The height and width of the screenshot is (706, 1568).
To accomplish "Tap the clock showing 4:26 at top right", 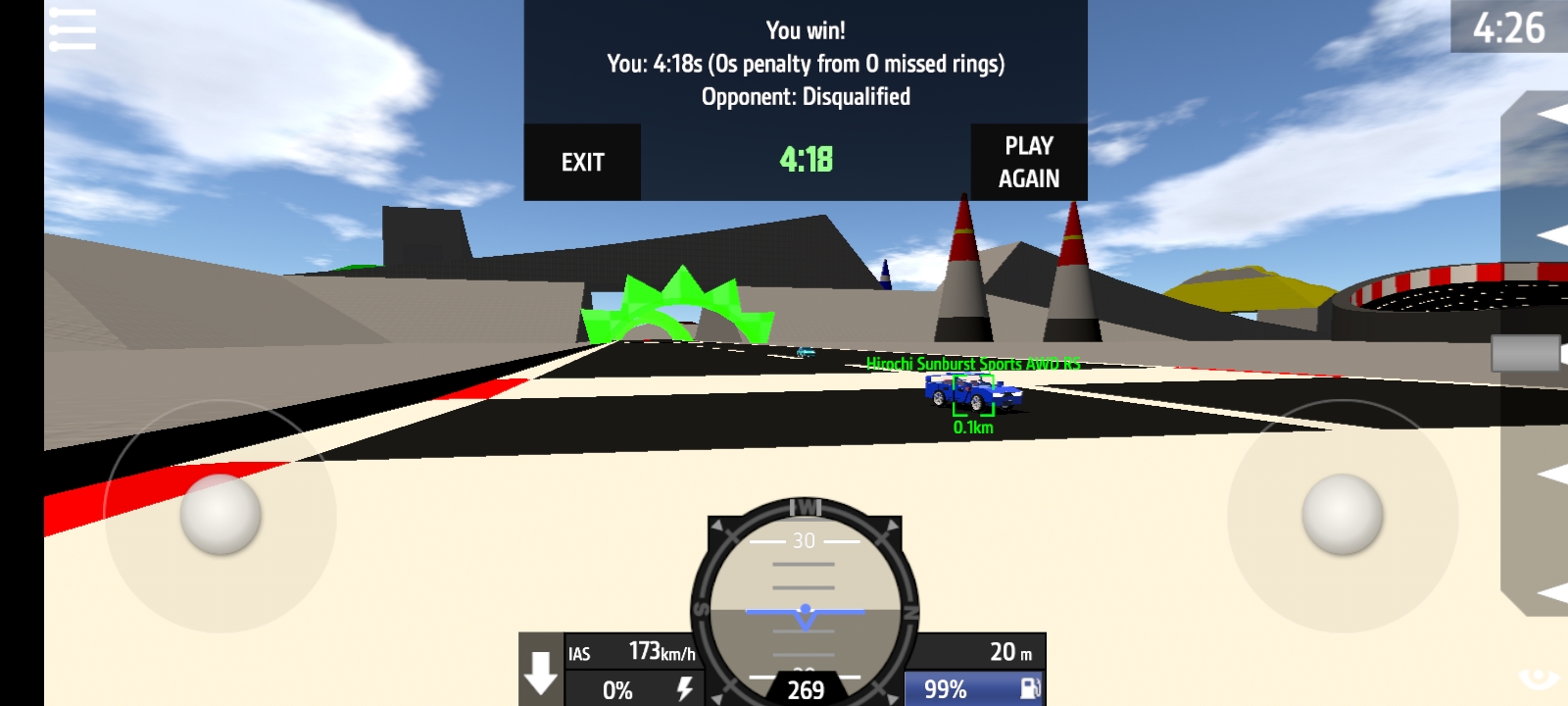I will pos(1510,27).
